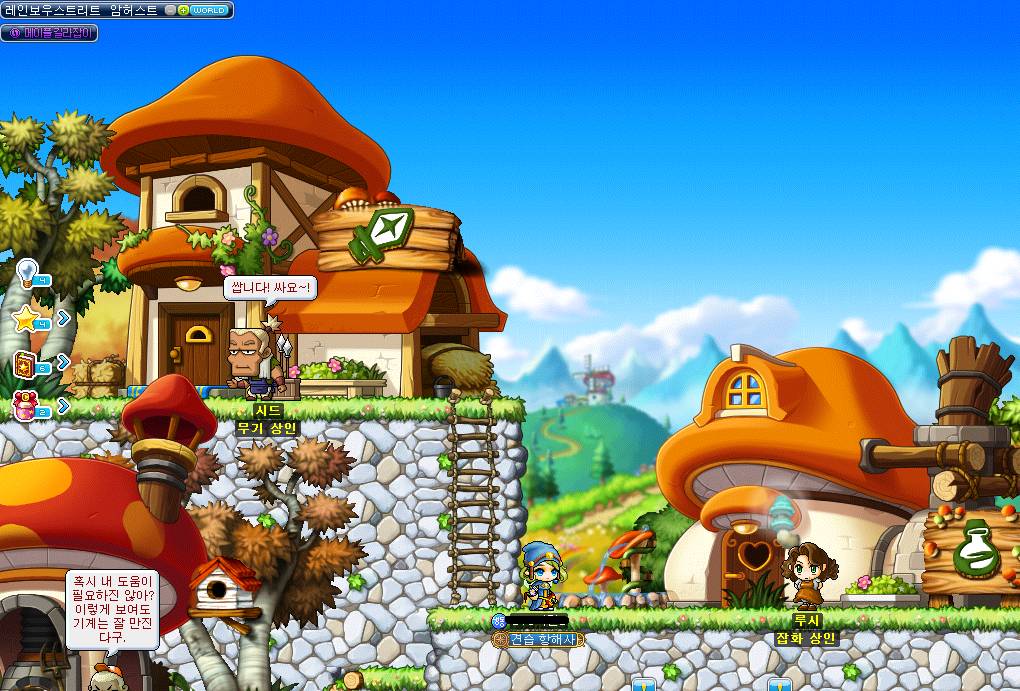Click the minimap minimize minus button
The height and width of the screenshot is (691, 1020).
tap(171, 10)
